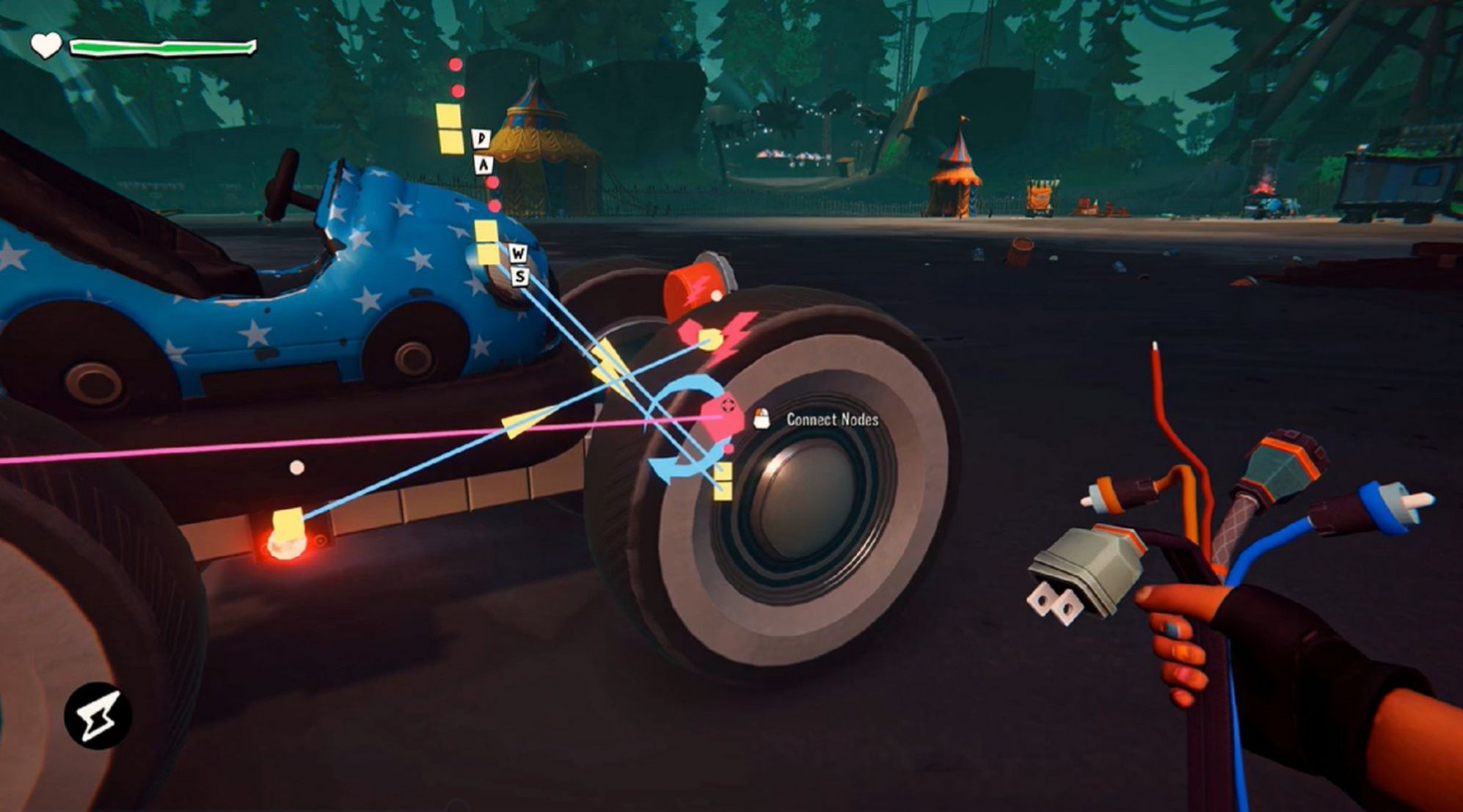The height and width of the screenshot is (812, 1463).
Task: Pick the yellow node labeled W
Action: [485, 233]
